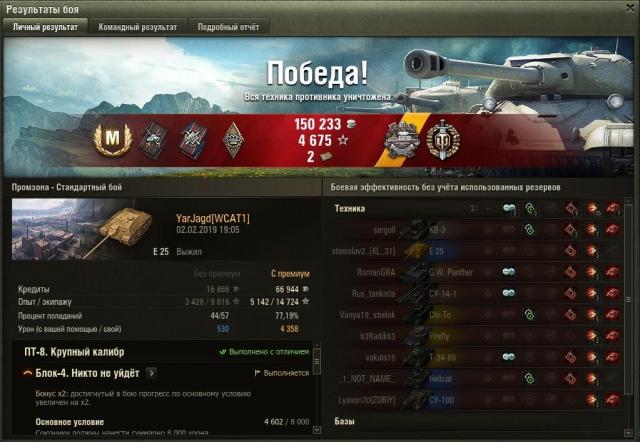Screen dimensions: 640x442
Task: Choose the _1_NOT_NAME_ Hellcat row
Action: tap(470, 377)
